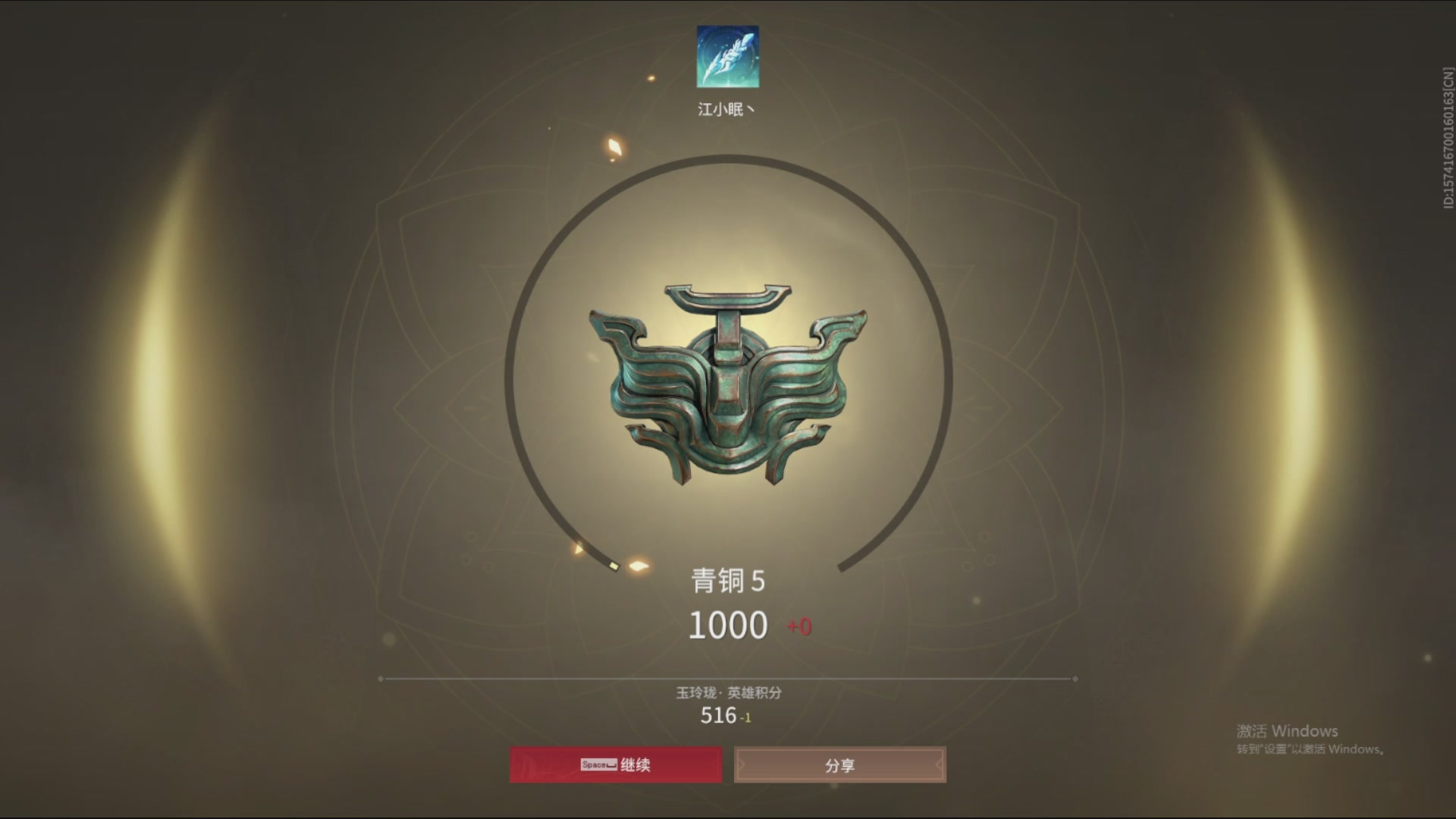Click the player name 江小眠丶
The image size is (1456, 819).
pos(726,108)
